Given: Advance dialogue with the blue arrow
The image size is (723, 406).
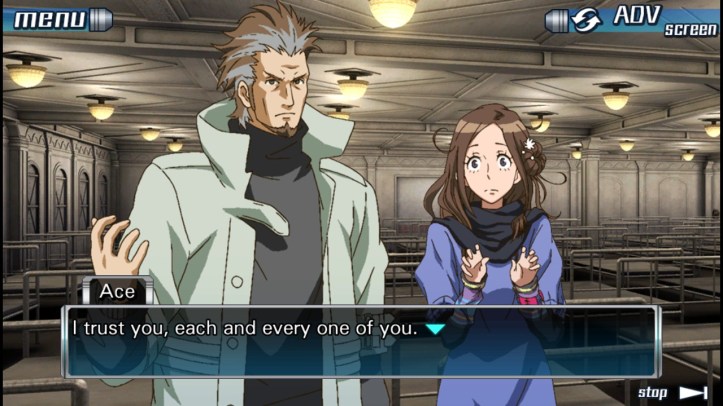Looking at the screenshot, I should 435,328.
